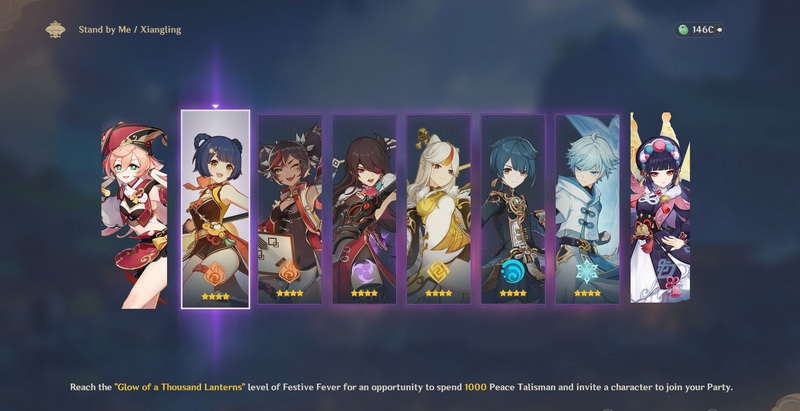Pick Chongyun's character card
The width and height of the screenshot is (800, 411).
(x=587, y=208)
